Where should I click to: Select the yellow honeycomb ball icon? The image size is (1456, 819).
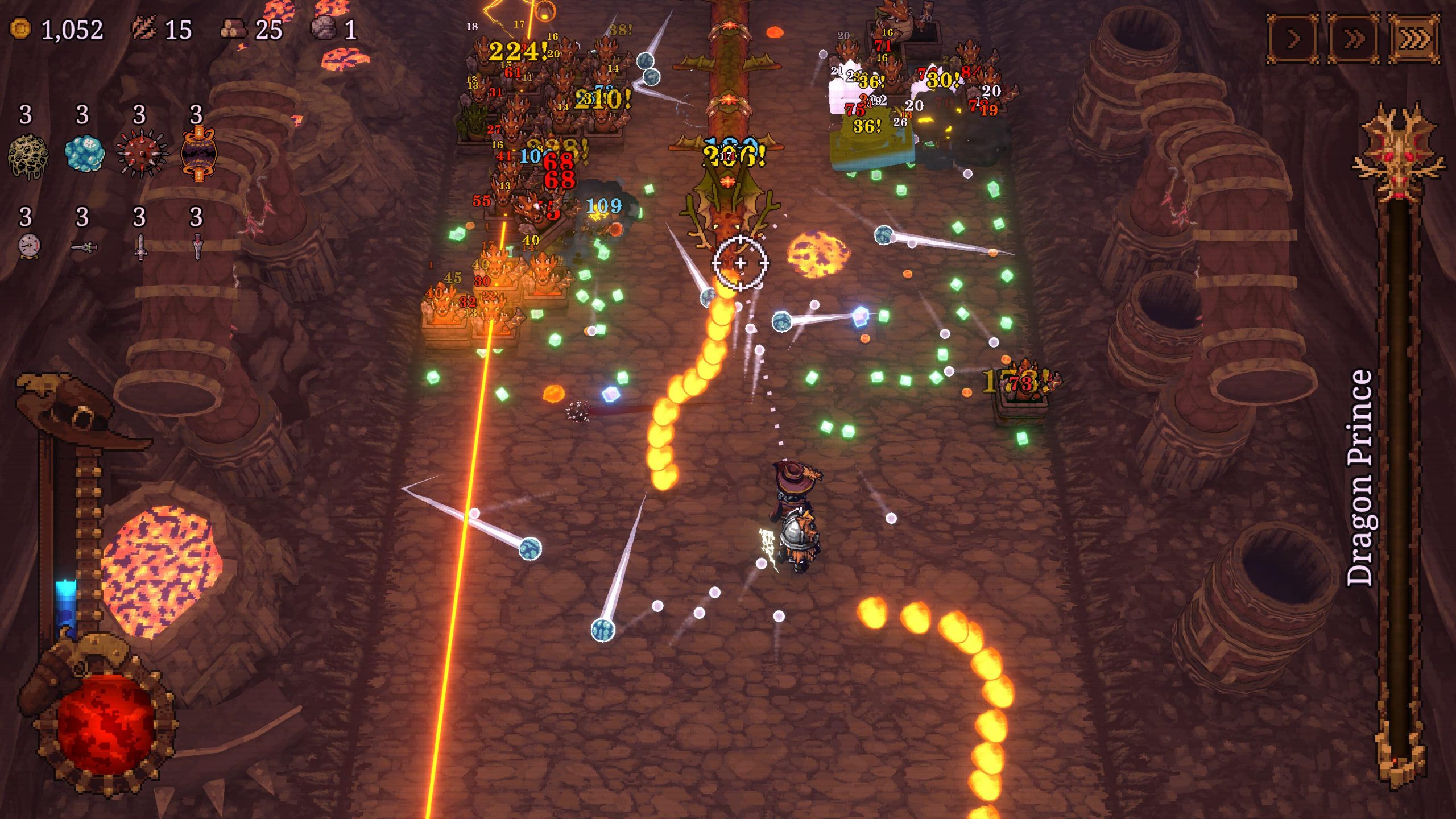pyautogui.click(x=27, y=155)
